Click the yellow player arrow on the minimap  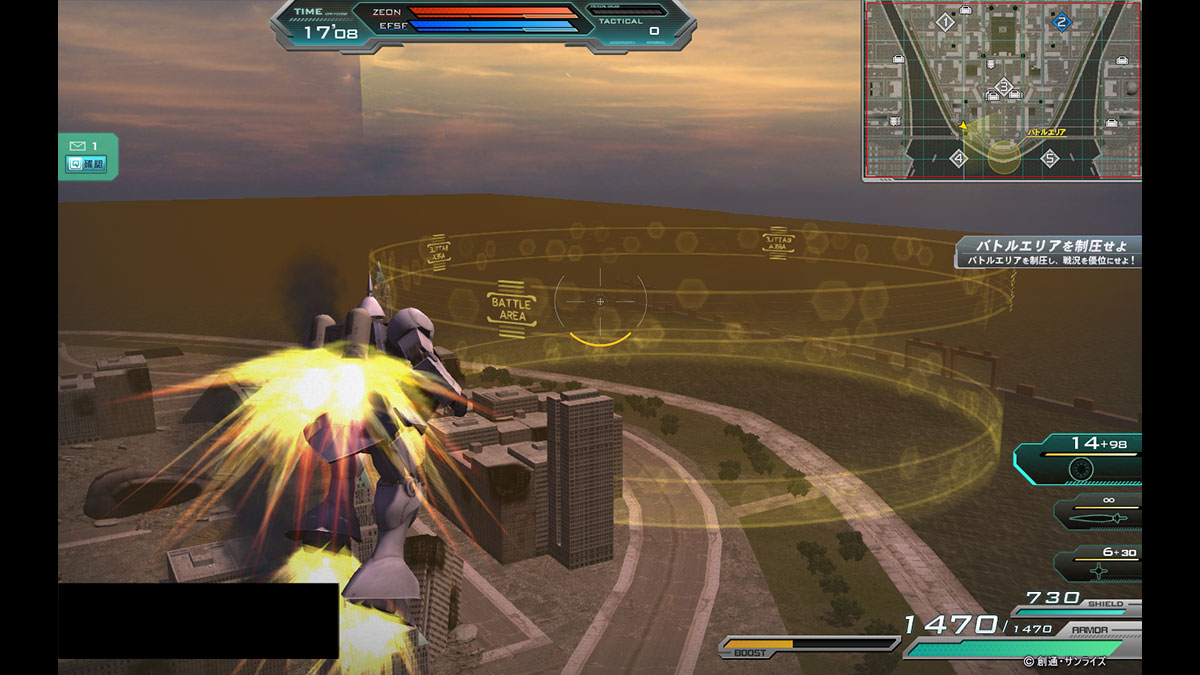click(963, 126)
